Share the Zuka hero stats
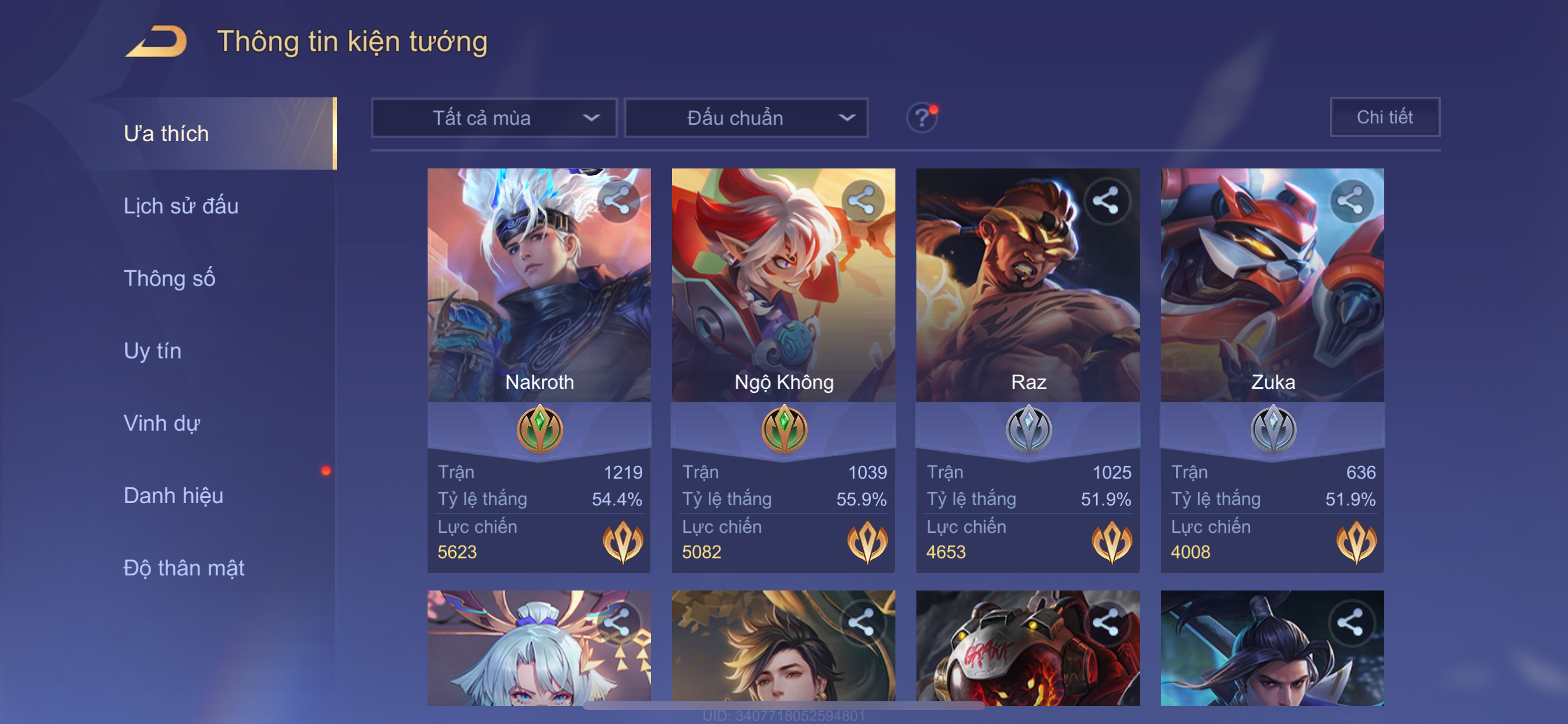This screenshot has width=1568, height=724. click(x=1350, y=201)
